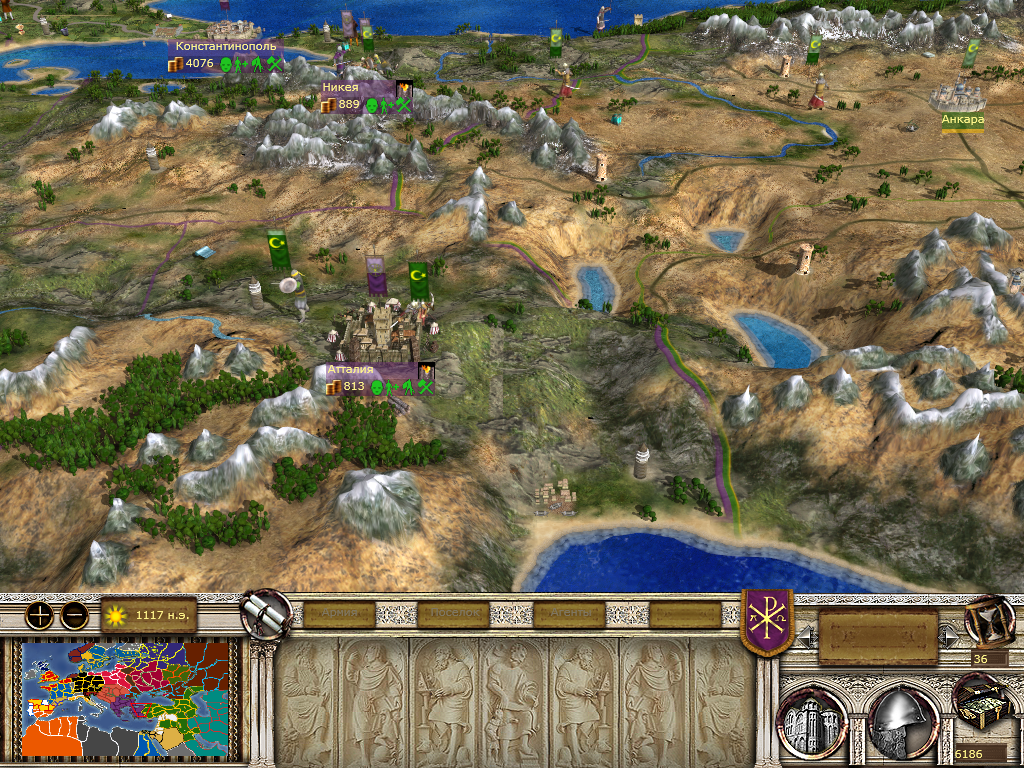The width and height of the screenshot is (1024, 768).
Task: Click the campaign minimap of Europe
Action: [127, 698]
